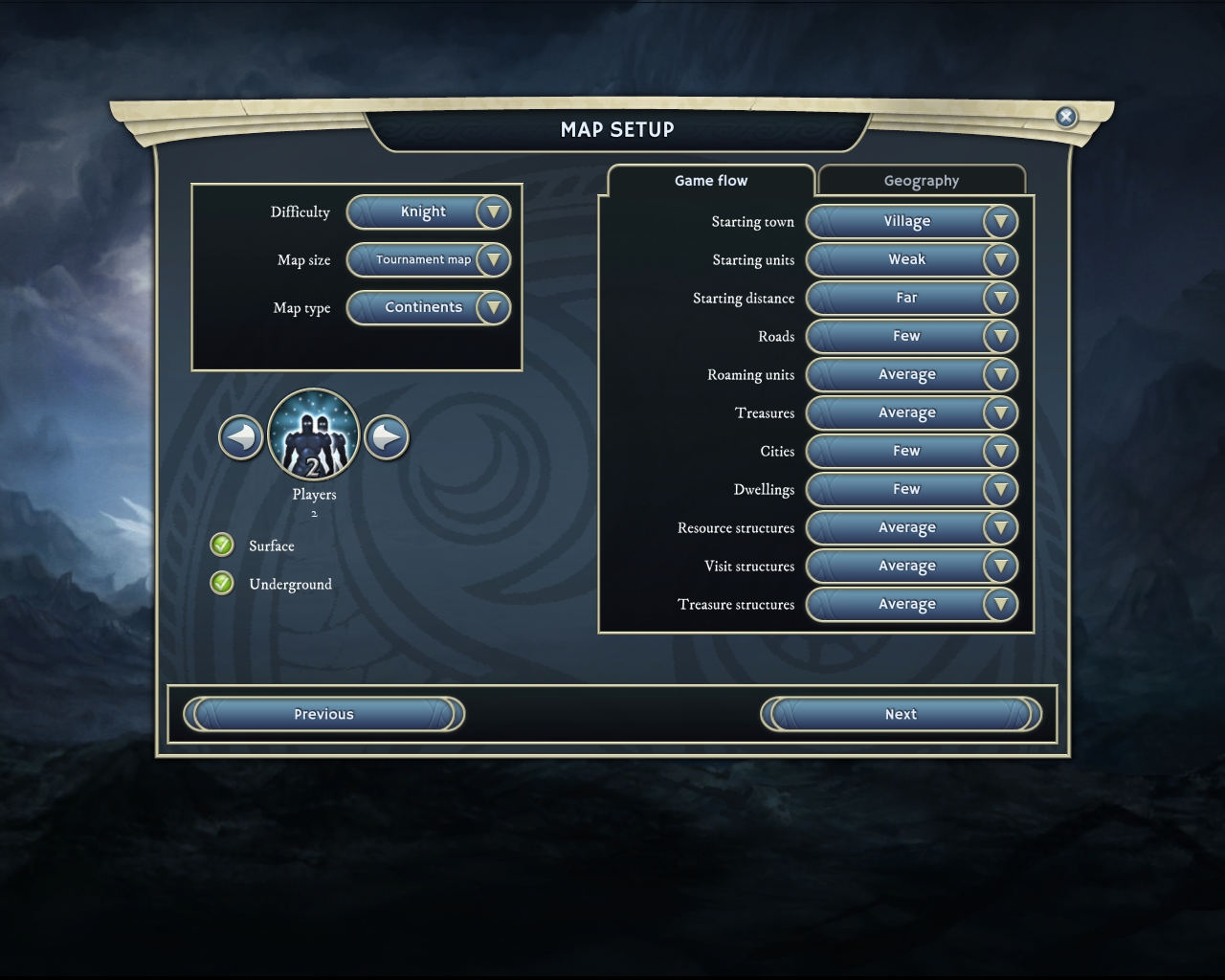Viewport: 1225px width, 980px height.
Task: Expand the Dwellings dropdown
Action: coord(1000,490)
